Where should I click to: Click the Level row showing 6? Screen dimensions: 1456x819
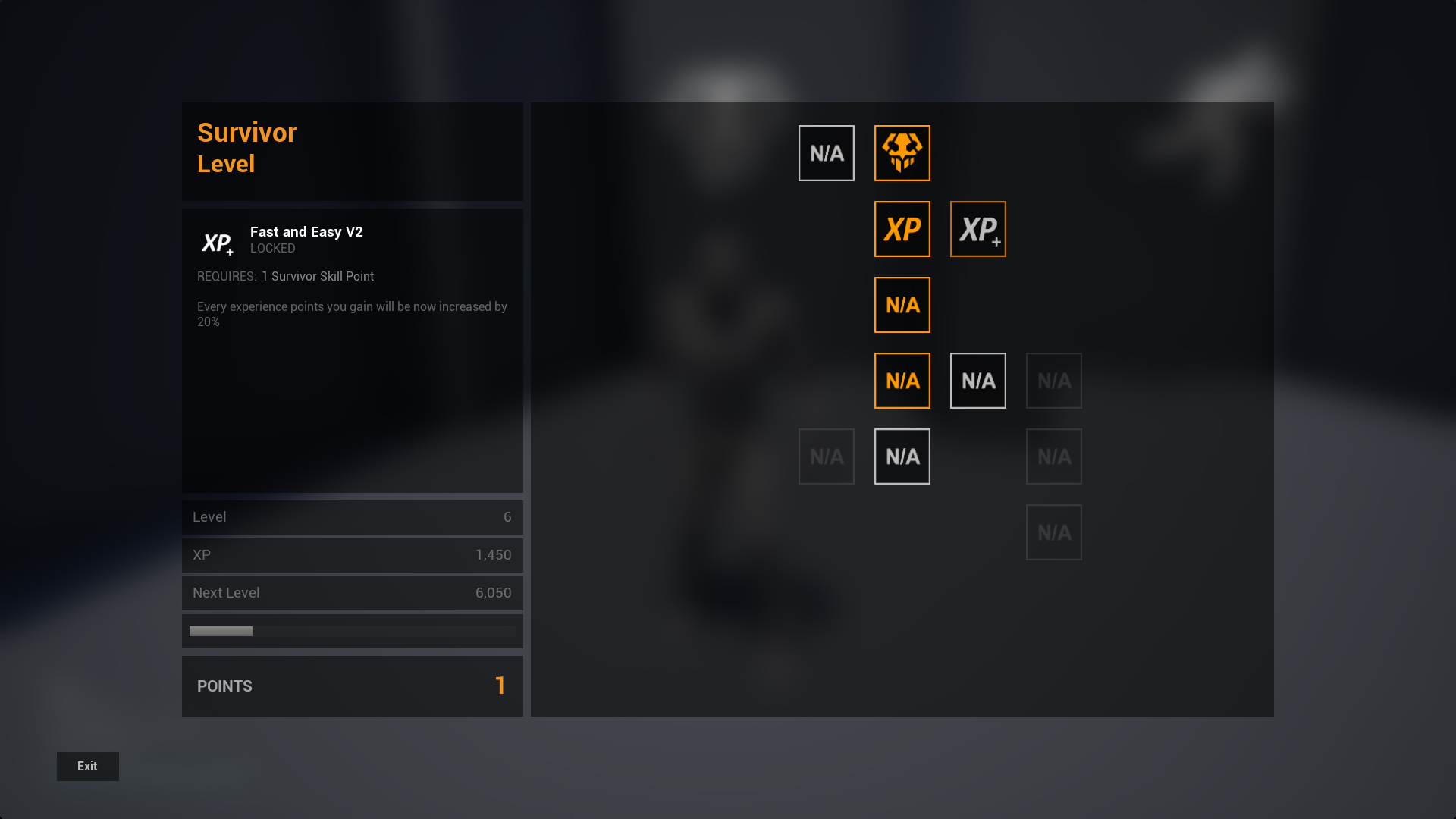(352, 517)
